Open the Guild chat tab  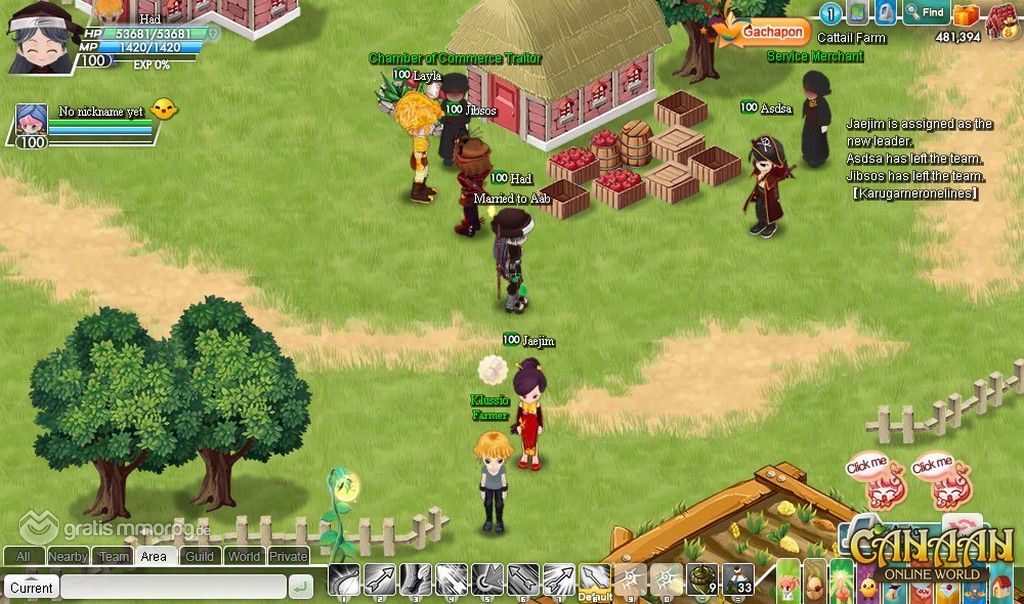point(199,557)
